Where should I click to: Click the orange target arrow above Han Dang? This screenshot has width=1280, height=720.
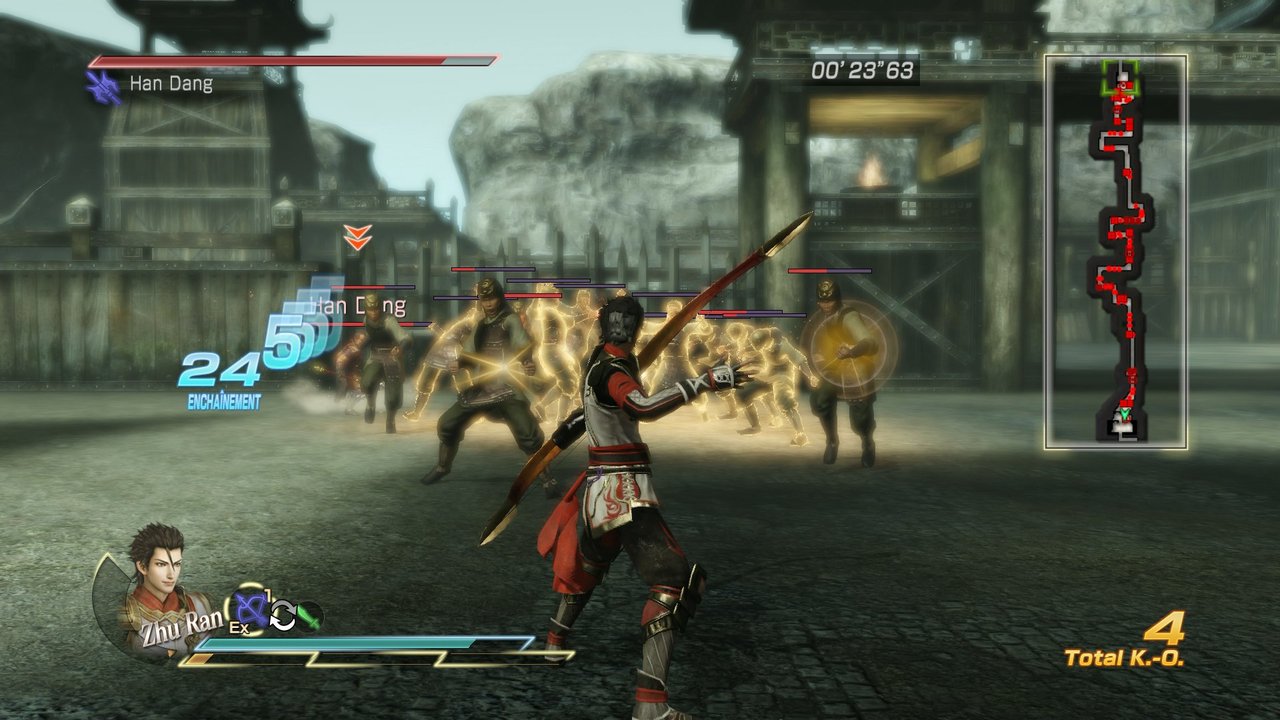coord(357,238)
